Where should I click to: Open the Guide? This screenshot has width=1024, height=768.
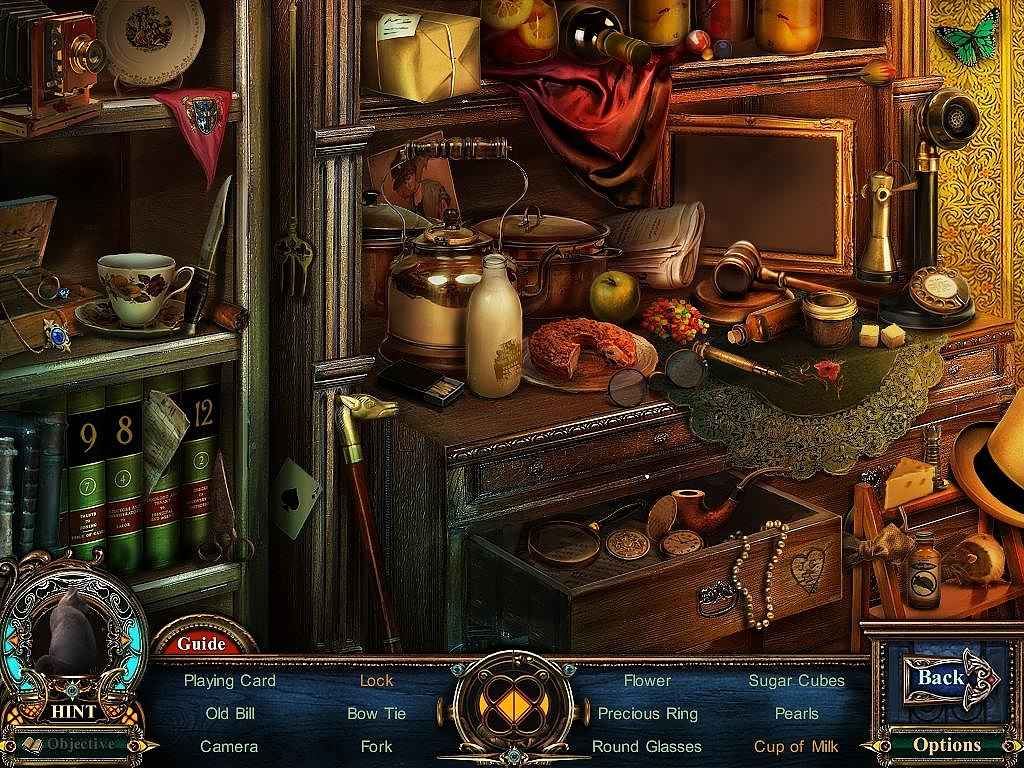click(x=201, y=643)
